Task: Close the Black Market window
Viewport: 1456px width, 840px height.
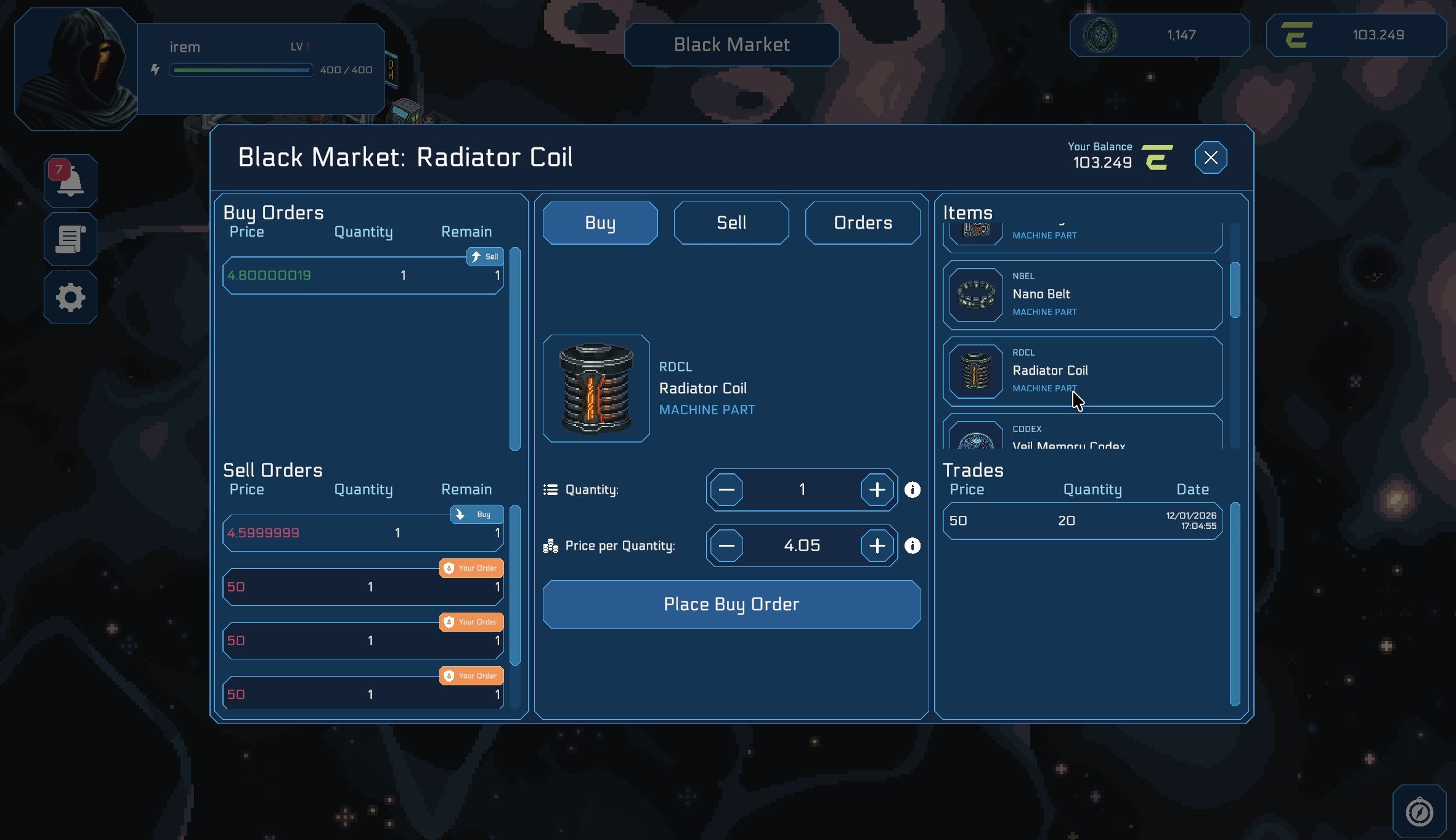Action: click(1210, 158)
